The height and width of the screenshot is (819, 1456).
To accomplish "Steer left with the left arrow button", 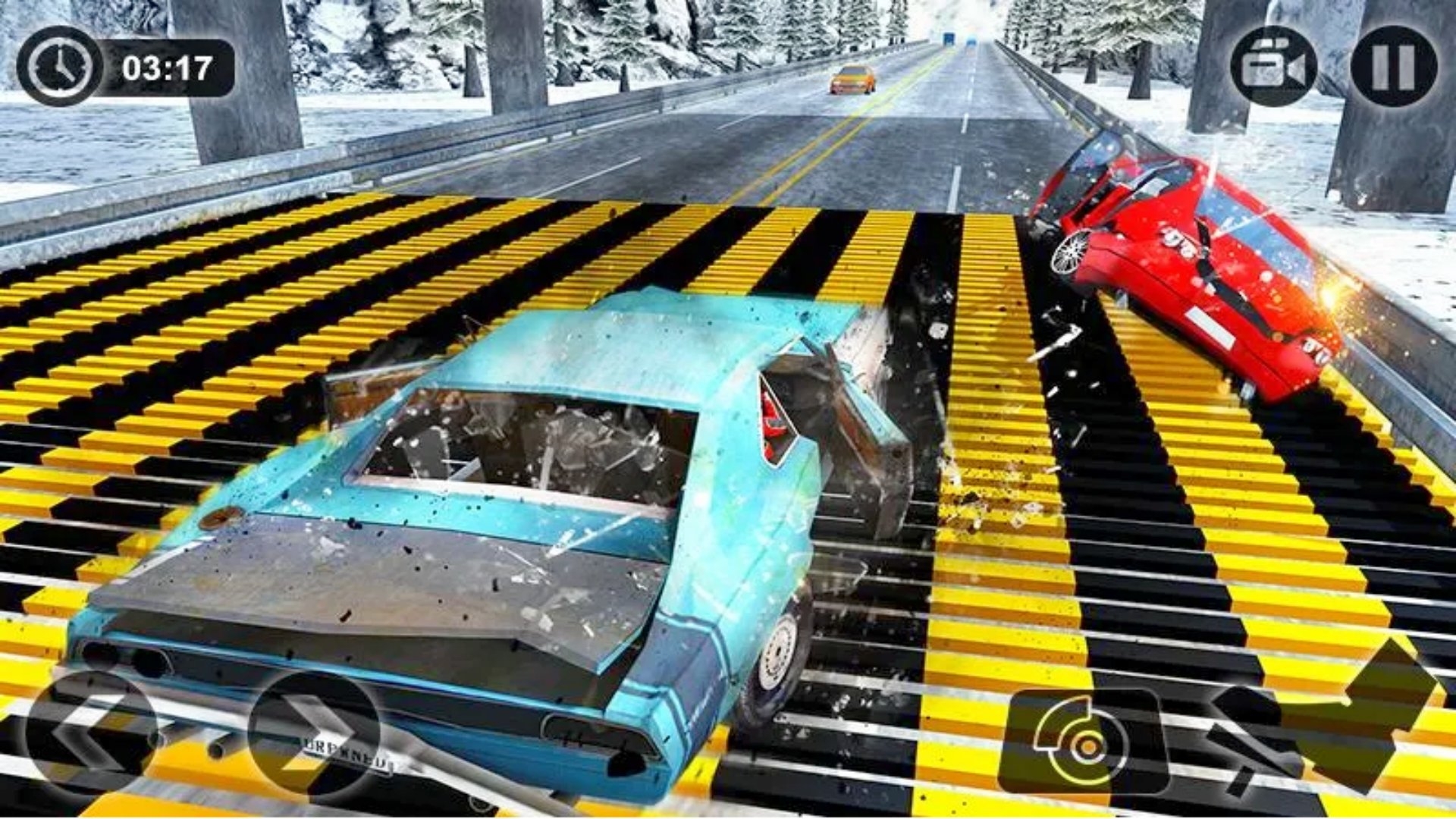I will click(x=91, y=733).
